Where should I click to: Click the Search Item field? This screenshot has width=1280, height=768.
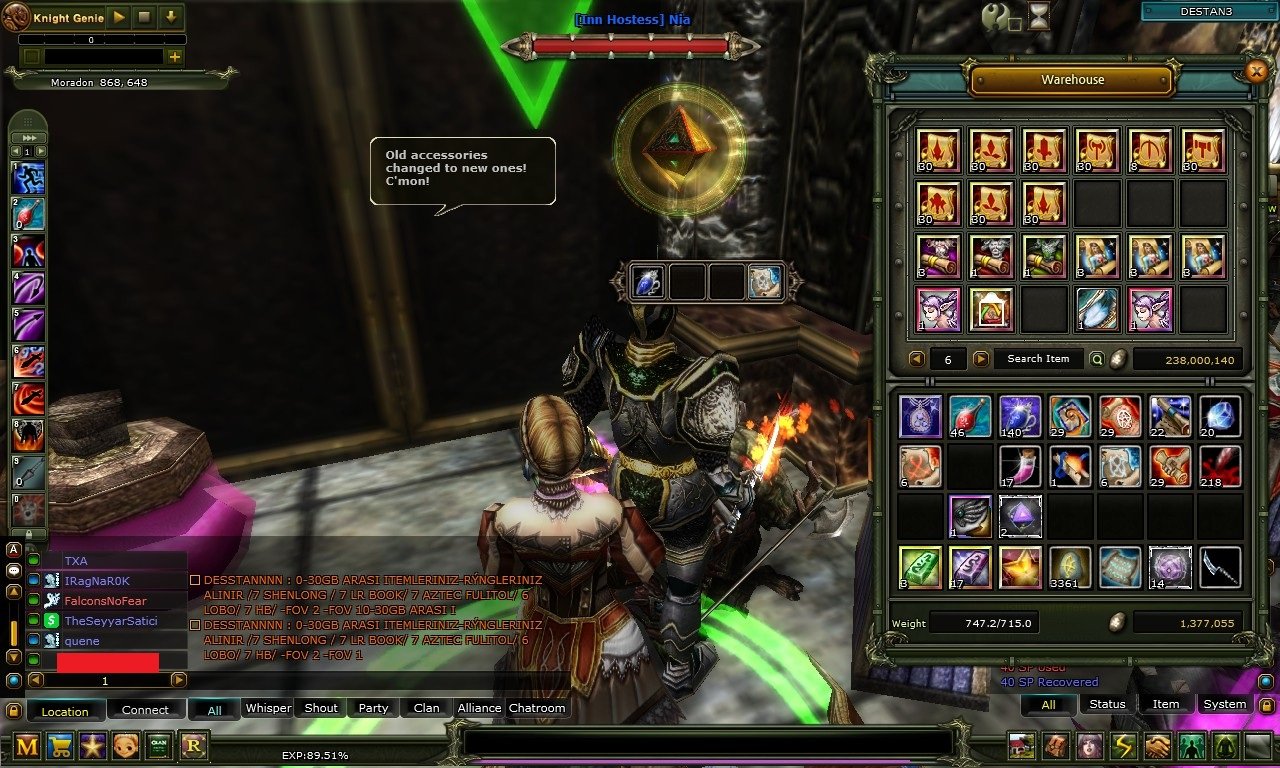coord(1038,359)
